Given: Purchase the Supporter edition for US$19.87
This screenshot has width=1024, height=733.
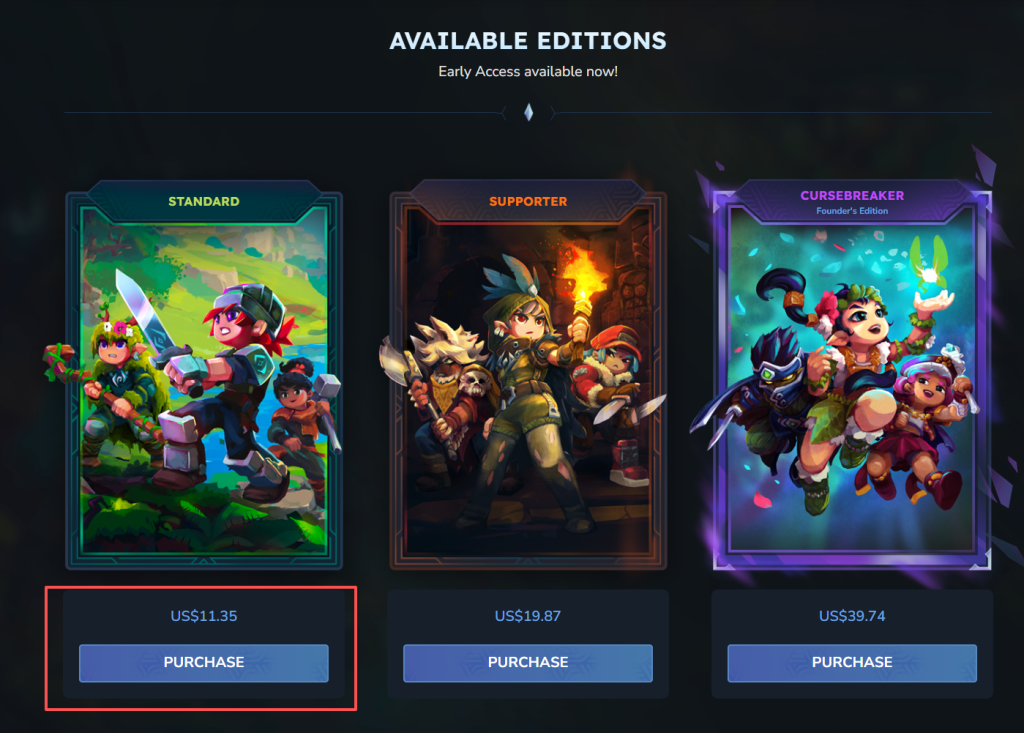Looking at the screenshot, I should (528, 663).
